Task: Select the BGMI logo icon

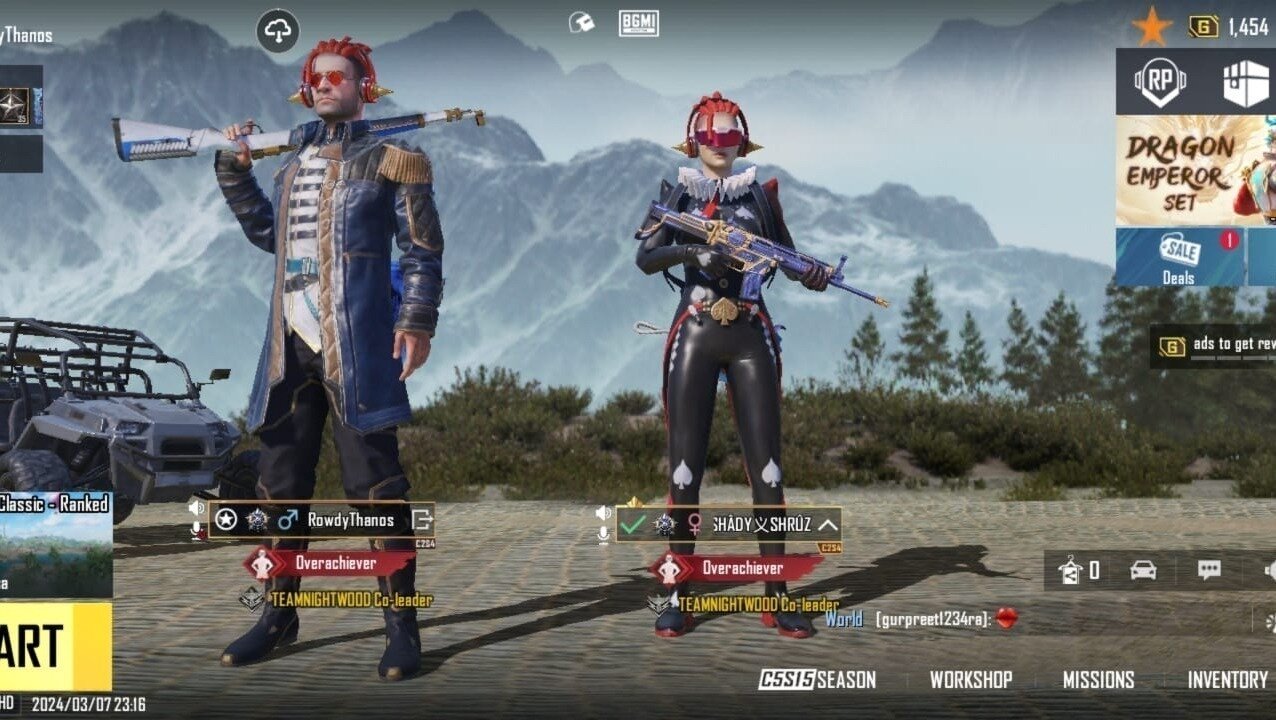Action: (x=638, y=23)
